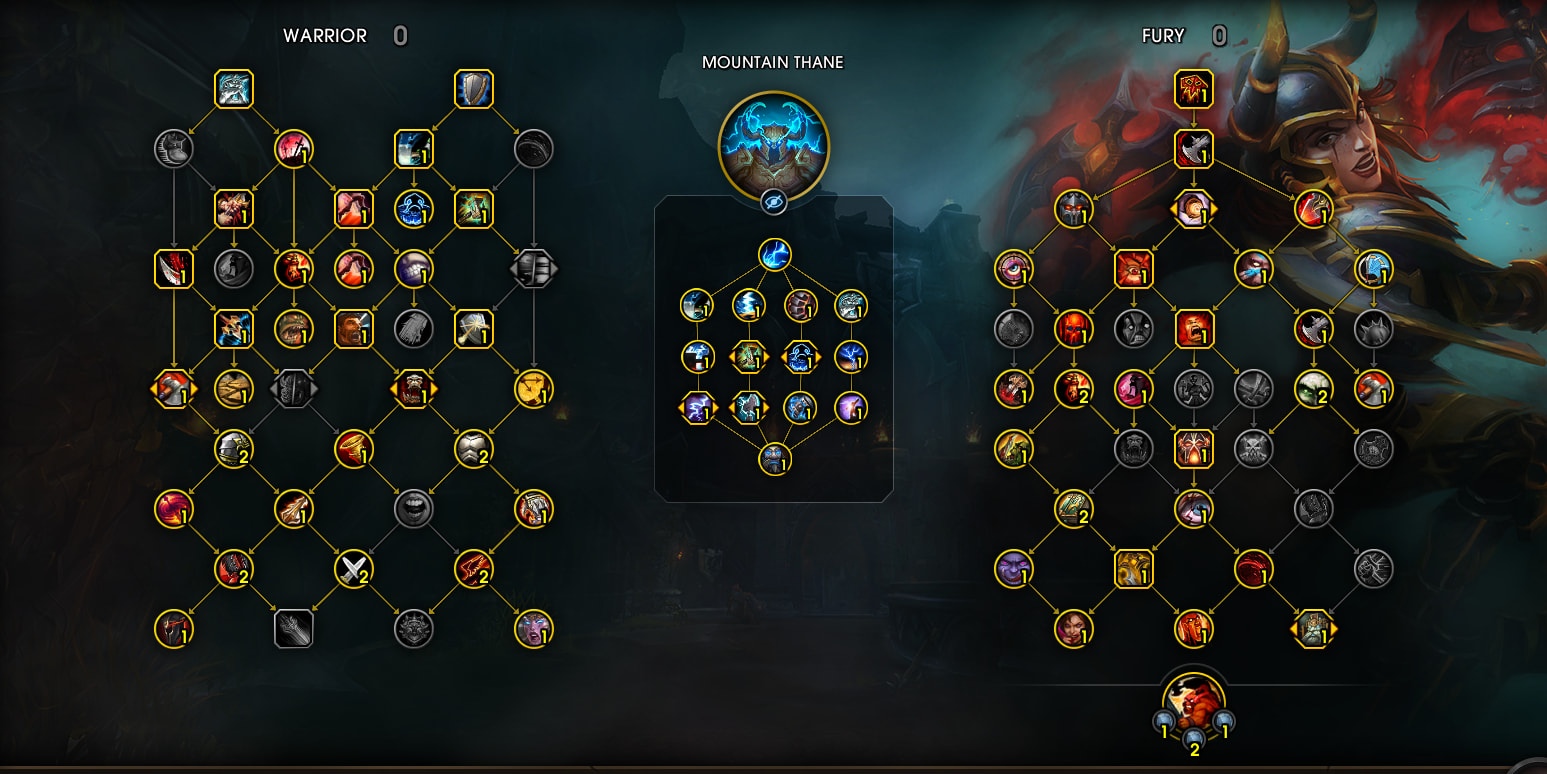Click the pink eyeball talent in Fury tree

pyautogui.click(x=1013, y=269)
